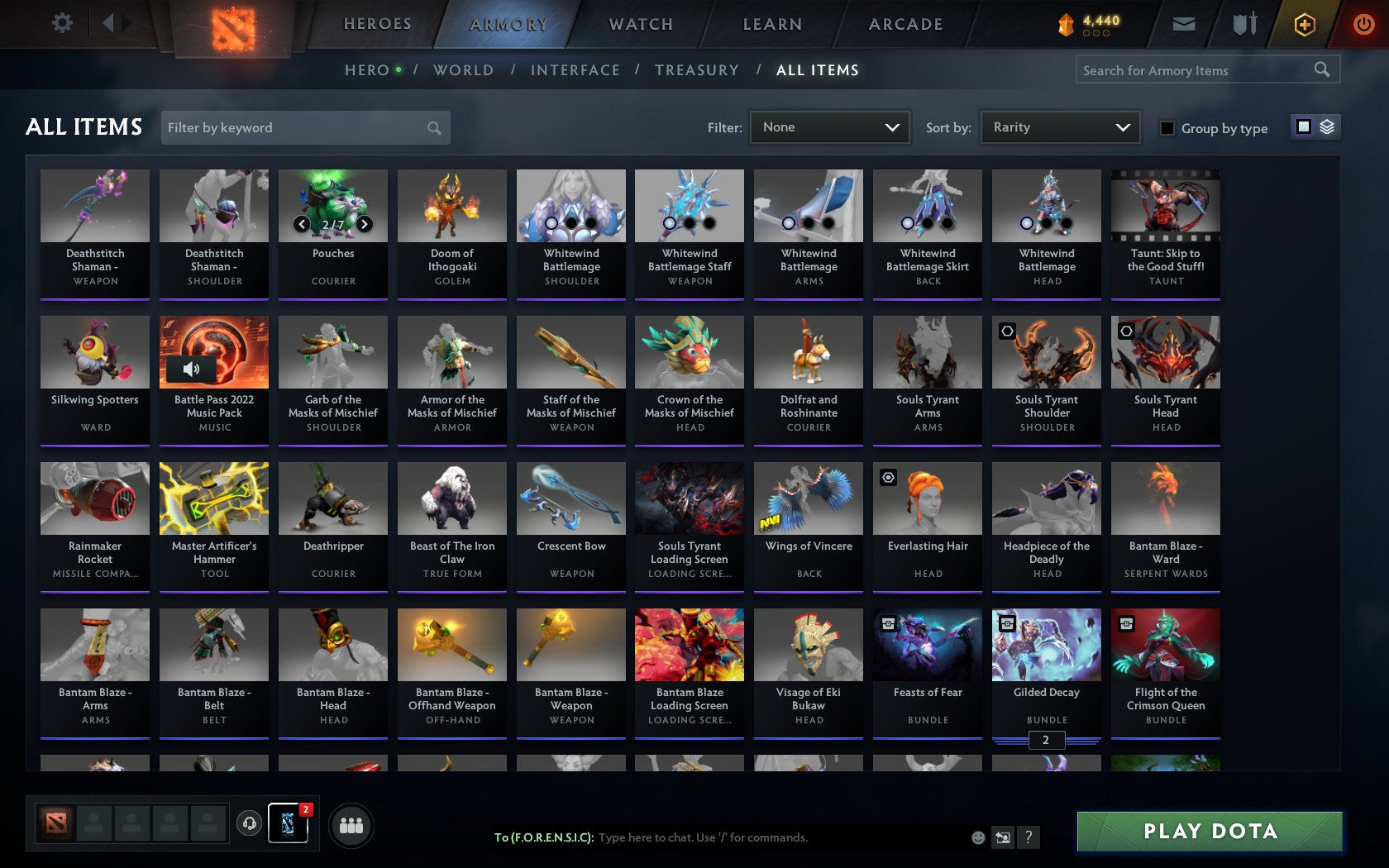Open the WATCH menu
The width and height of the screenshot is (1389, 868).
[639, 24]
